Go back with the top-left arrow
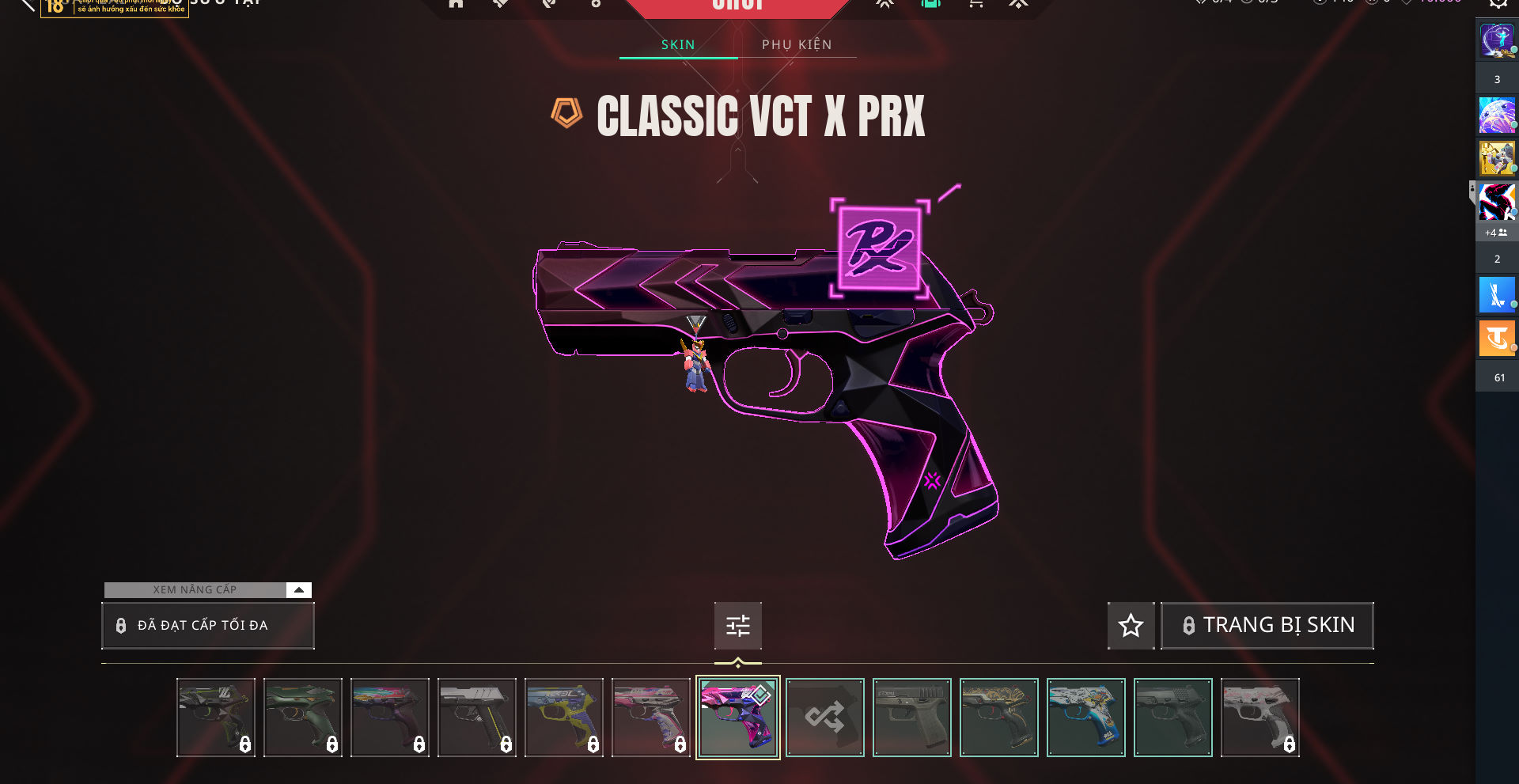1519x784 pixels. (x=27, y=5)
